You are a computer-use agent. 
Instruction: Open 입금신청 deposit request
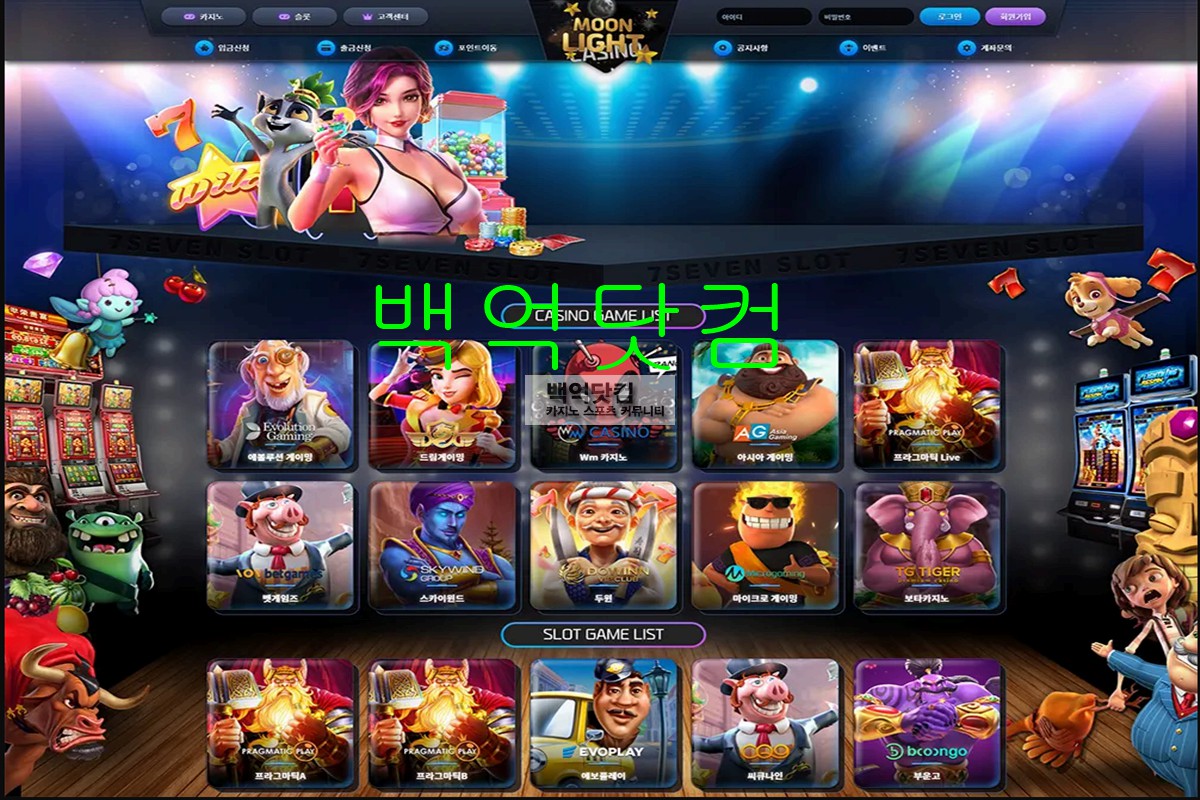pyautogui.click(x=224, y=48)
